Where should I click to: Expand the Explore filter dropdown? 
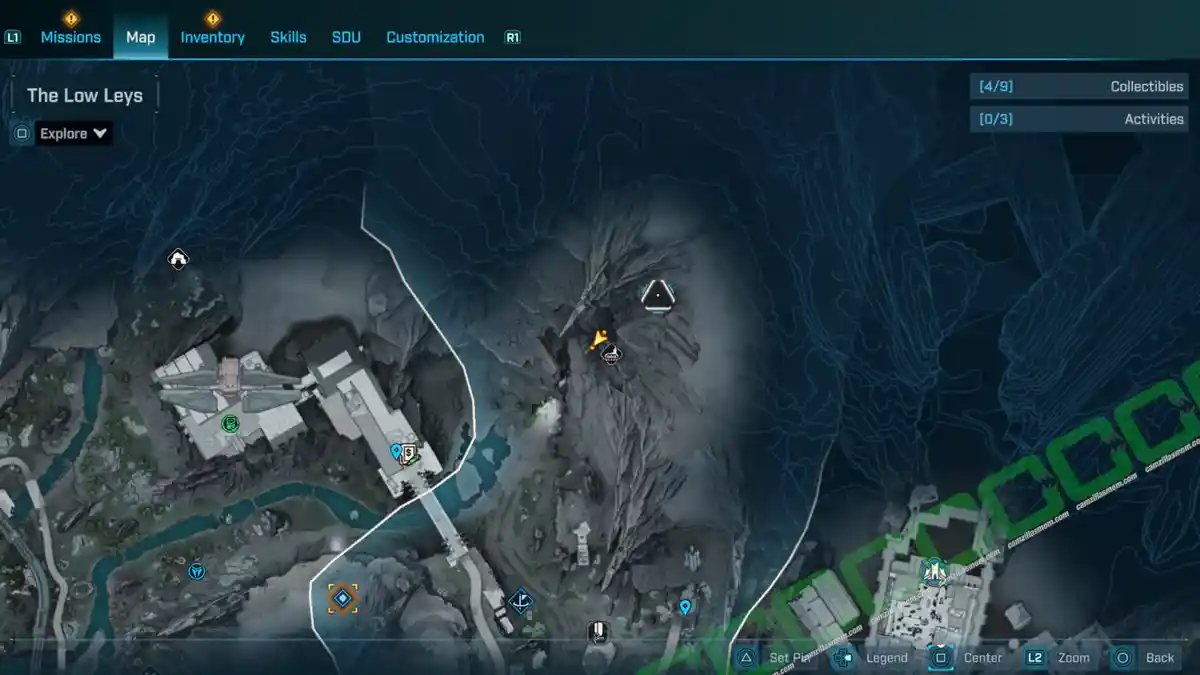click(x=74, y=133)
